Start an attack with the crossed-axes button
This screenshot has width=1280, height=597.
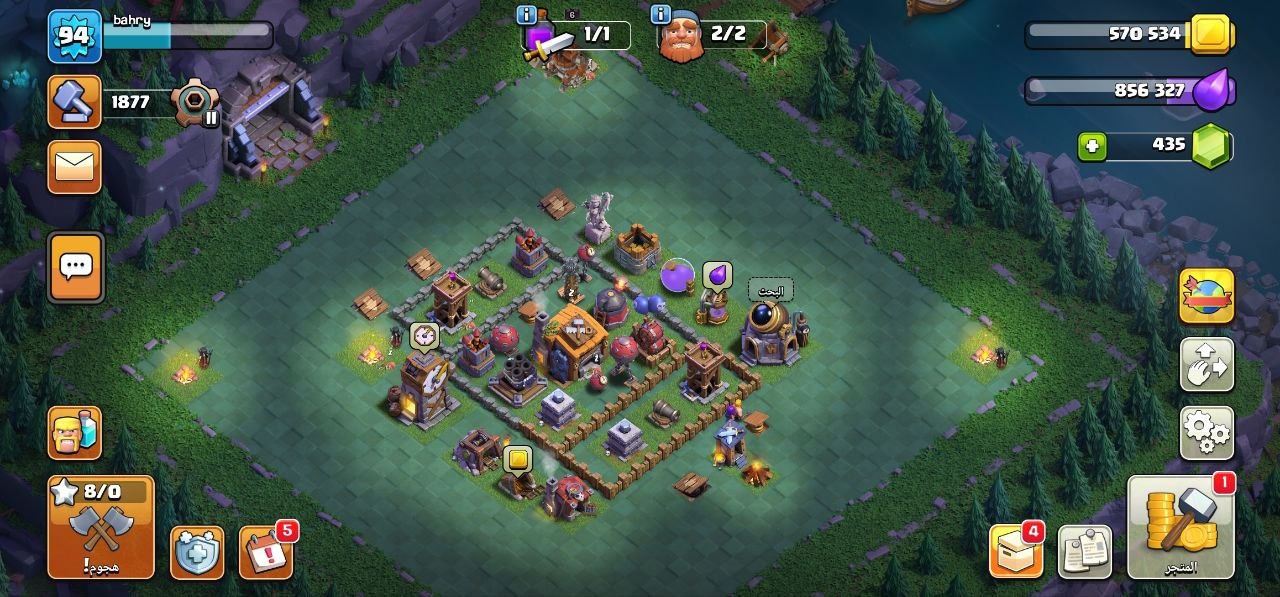101,527
